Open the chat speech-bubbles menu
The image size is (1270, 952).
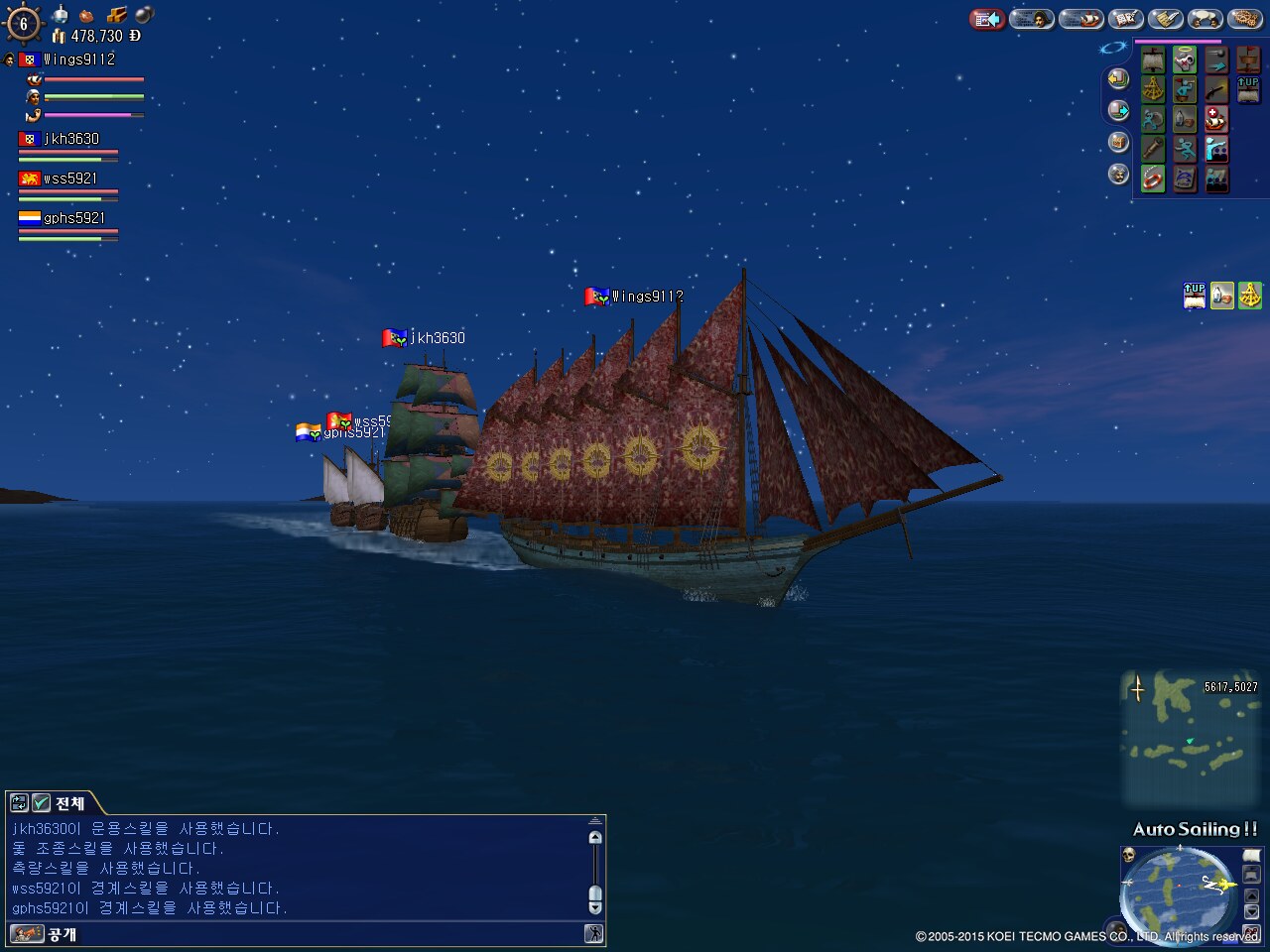tap(1206, 19)
